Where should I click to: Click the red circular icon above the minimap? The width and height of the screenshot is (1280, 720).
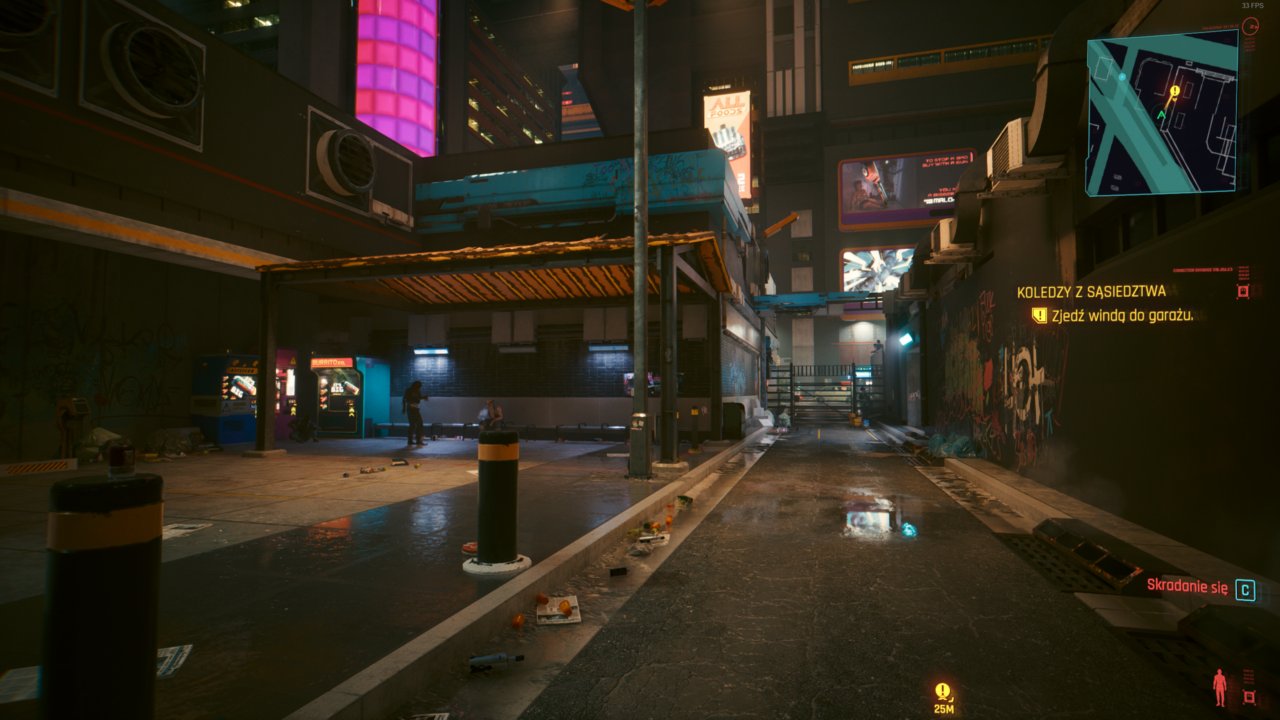(1250, 27)
